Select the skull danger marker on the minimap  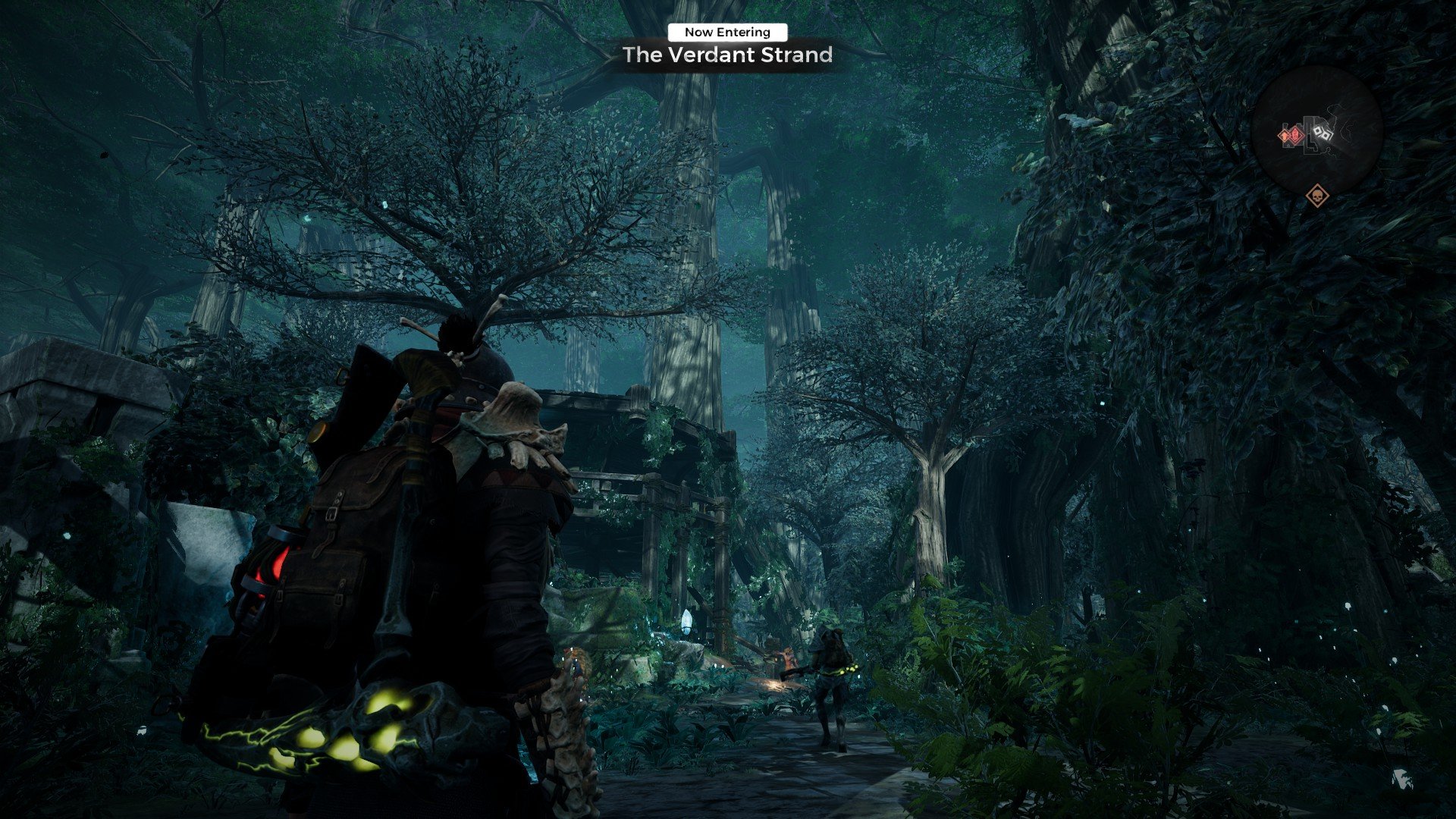[1317, 196]
